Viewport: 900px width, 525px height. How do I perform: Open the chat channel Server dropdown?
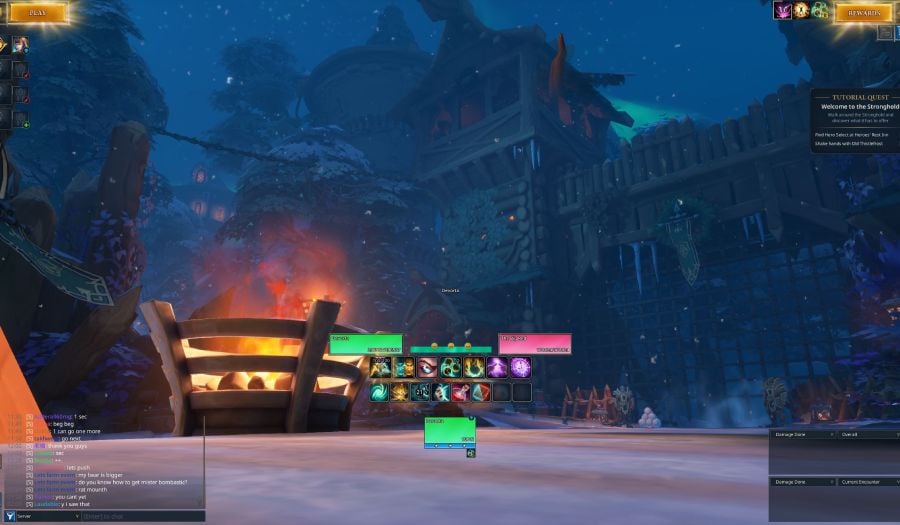click(40, 516)
